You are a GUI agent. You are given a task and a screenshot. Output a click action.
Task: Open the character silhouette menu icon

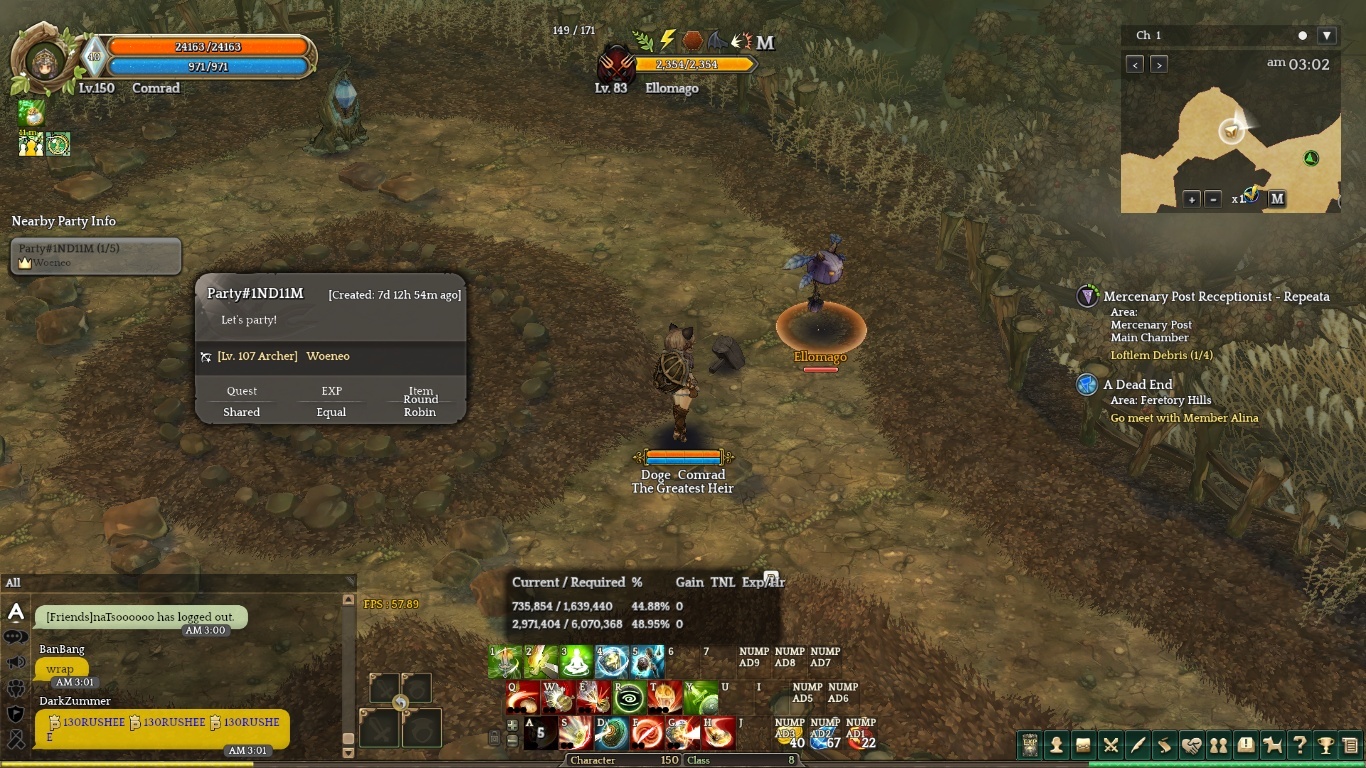[x=1056, y=745]
